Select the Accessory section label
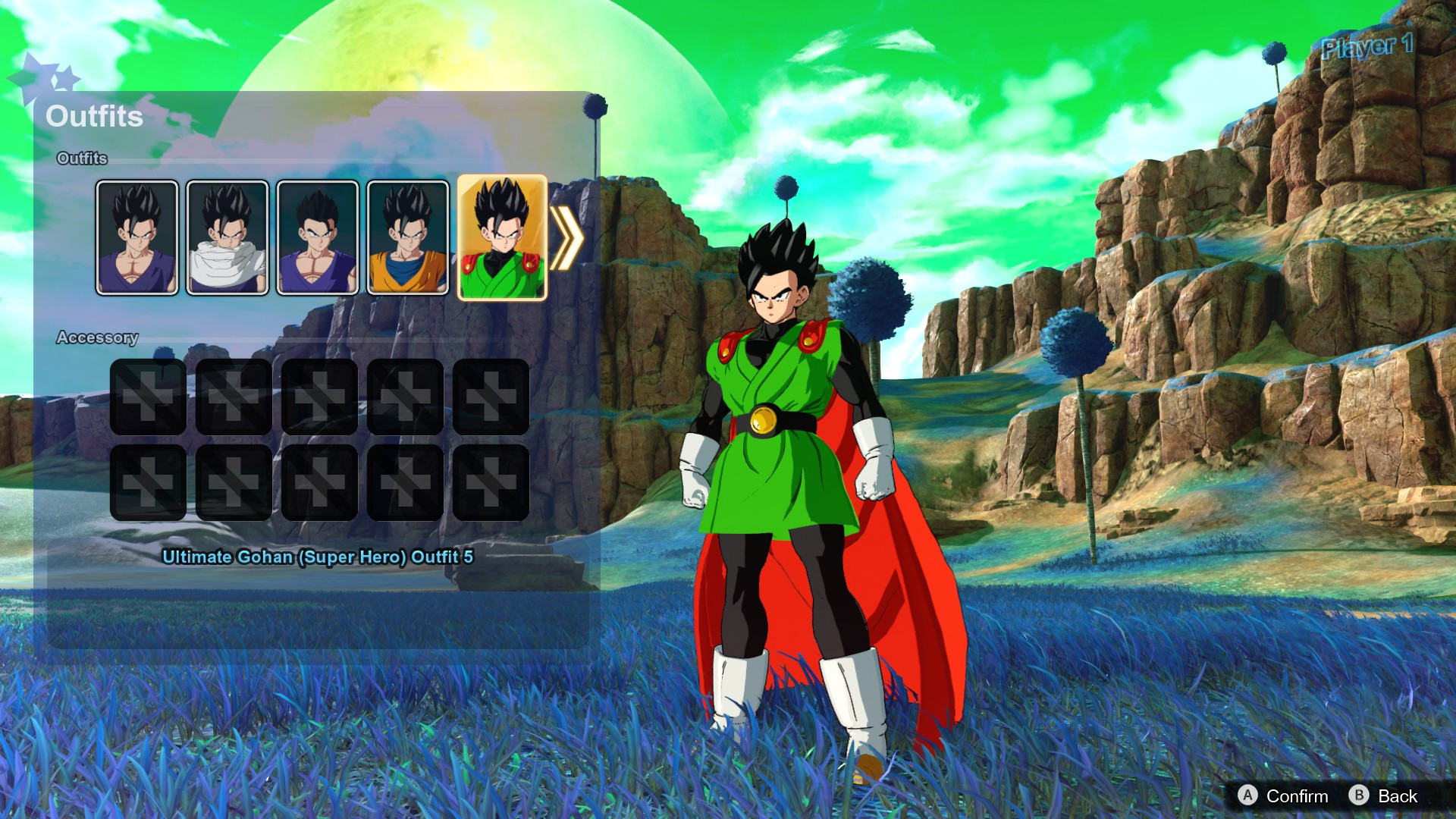Image resolution: width=1456 pixels, height=819 pixels. pyautogui.click(x=98, y=338)
